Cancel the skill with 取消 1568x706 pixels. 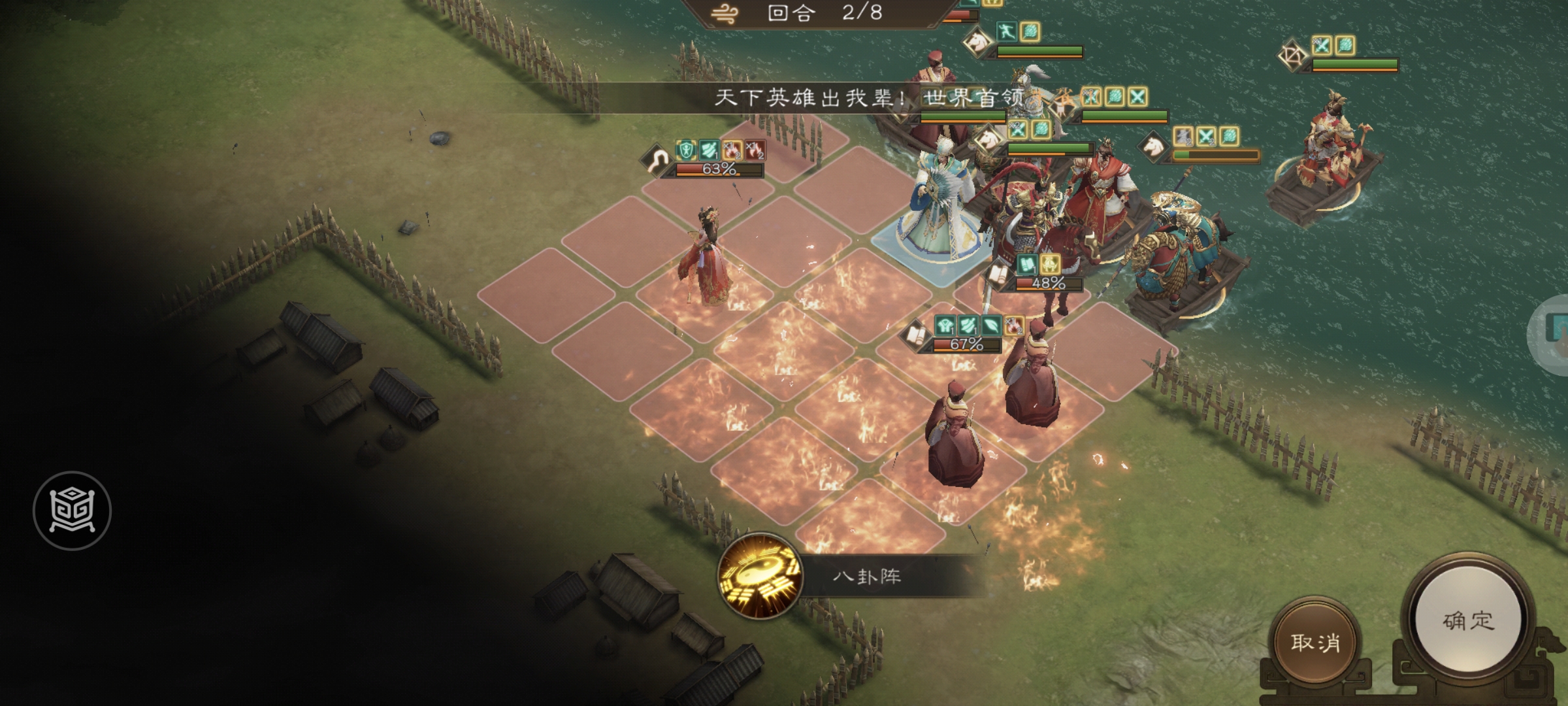tap(1315, 643)
